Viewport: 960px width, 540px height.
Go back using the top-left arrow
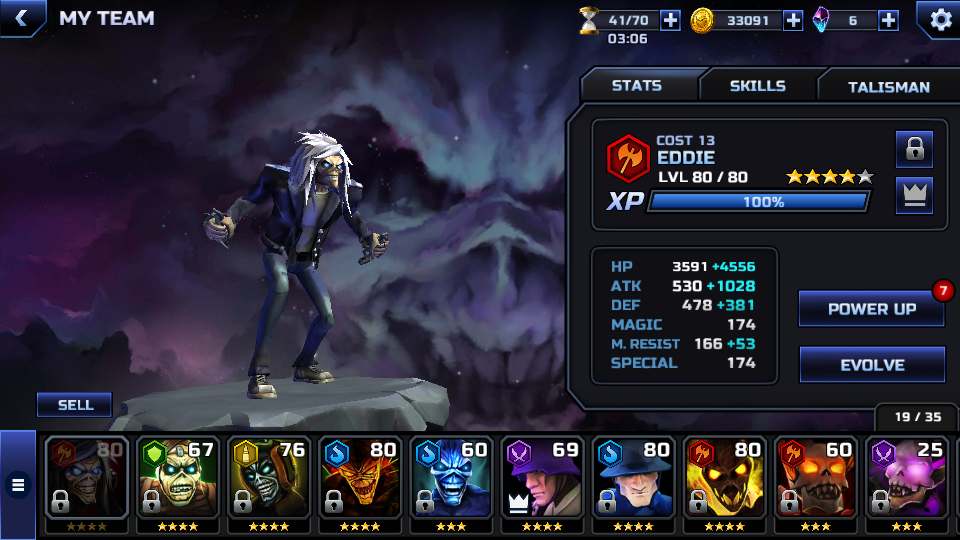(20, 17)
